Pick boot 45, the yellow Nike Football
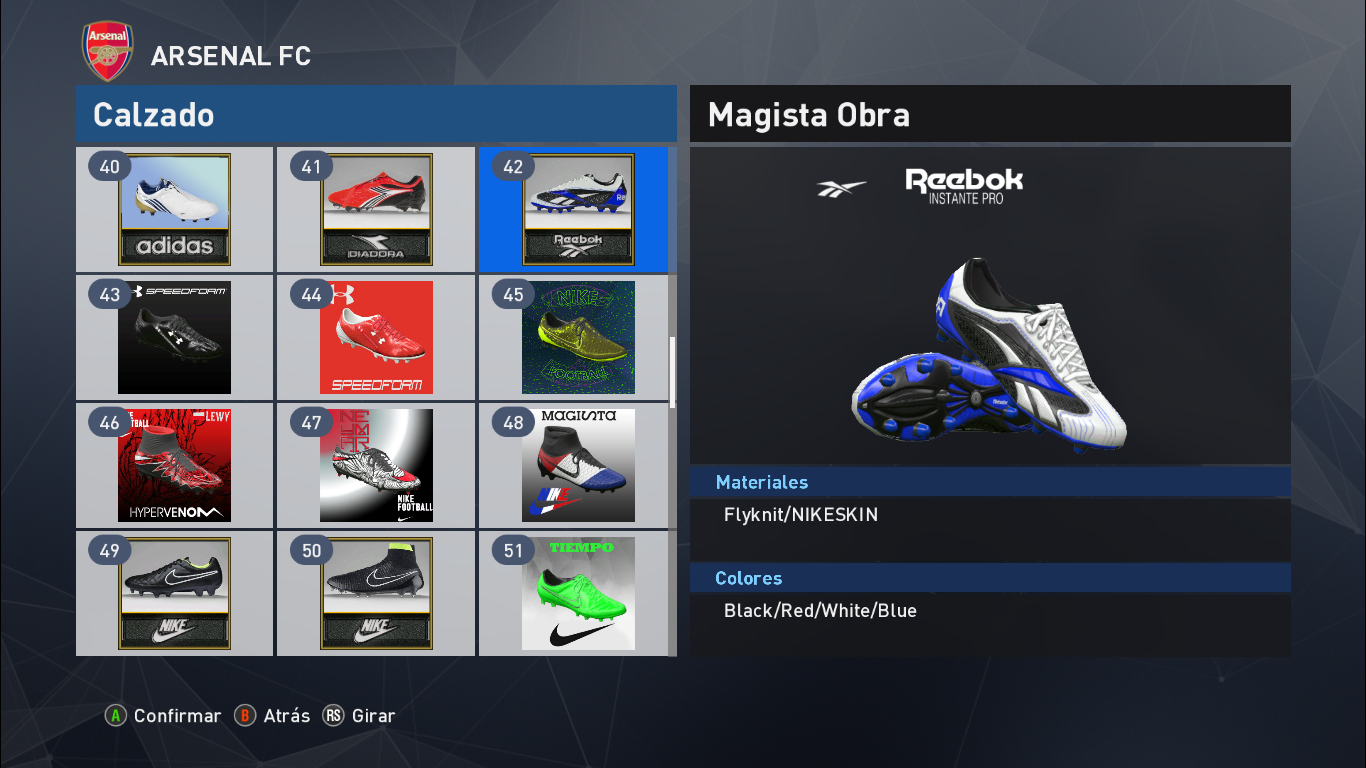Image resolution: width=1366 pixels, height=768 pixels. (x=578, y=338)
